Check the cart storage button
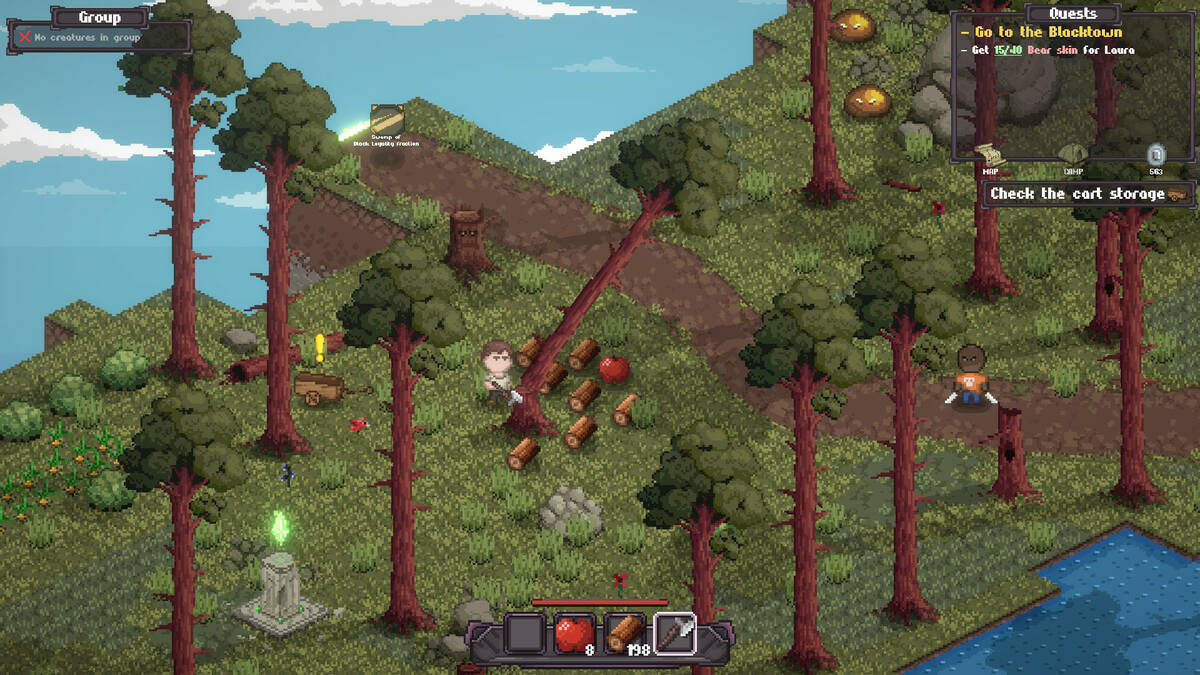1200x675 pixels. tap(1088, 194)
